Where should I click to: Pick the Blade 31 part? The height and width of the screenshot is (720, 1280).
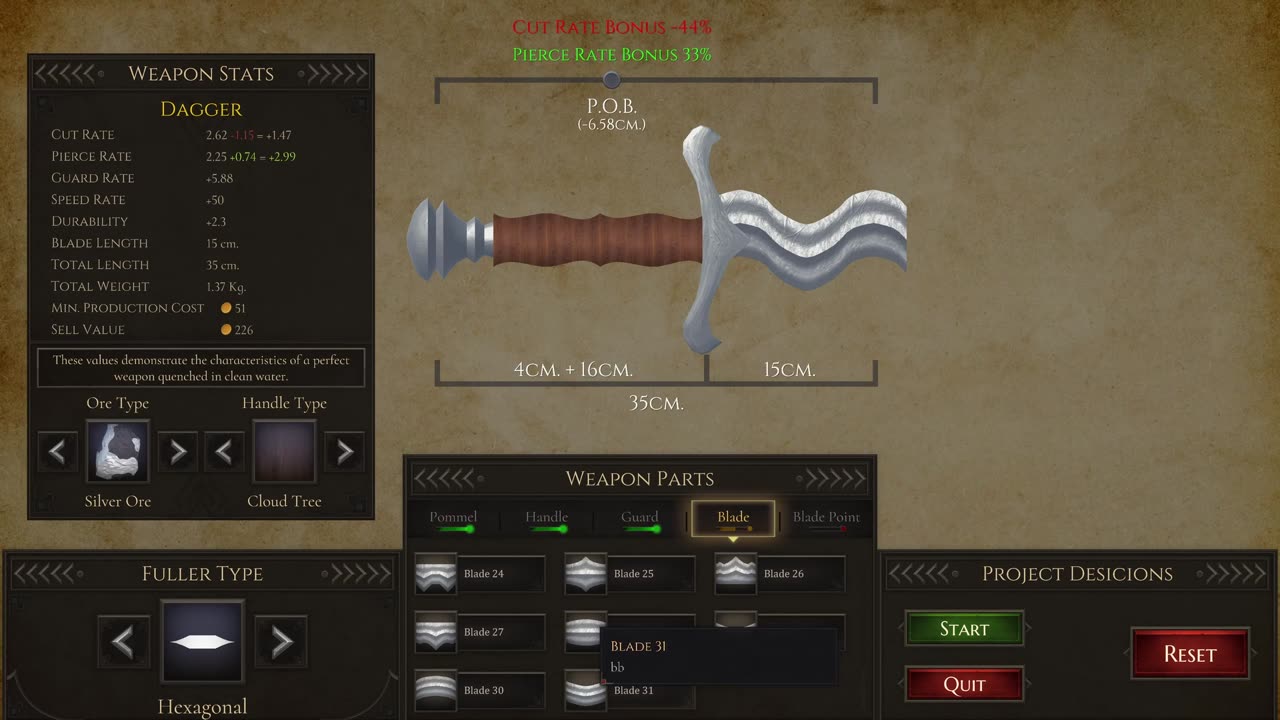630,690
